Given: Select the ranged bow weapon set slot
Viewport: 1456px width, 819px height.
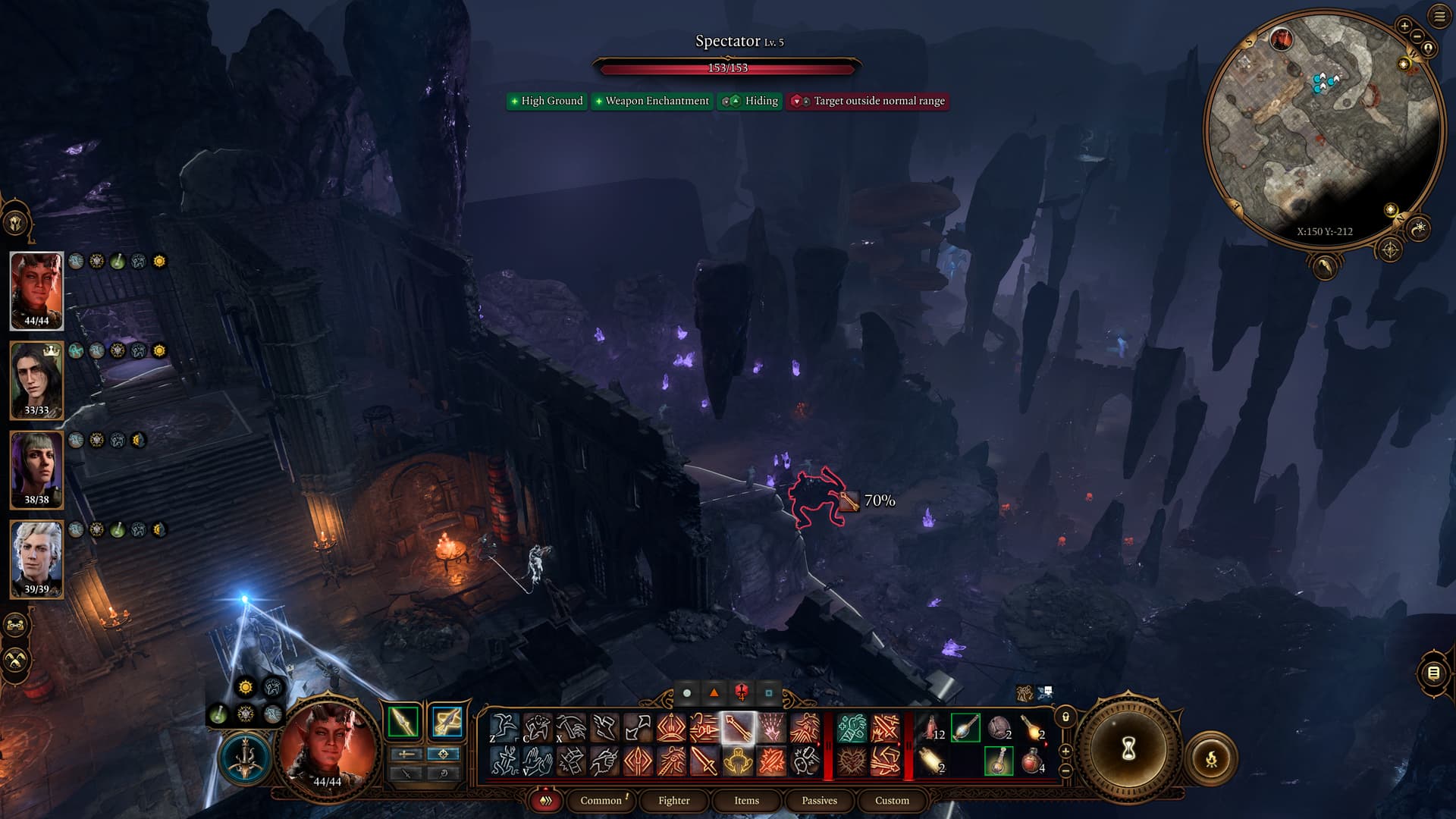Looking at the screenshot, I should click(x=447, y=721).
